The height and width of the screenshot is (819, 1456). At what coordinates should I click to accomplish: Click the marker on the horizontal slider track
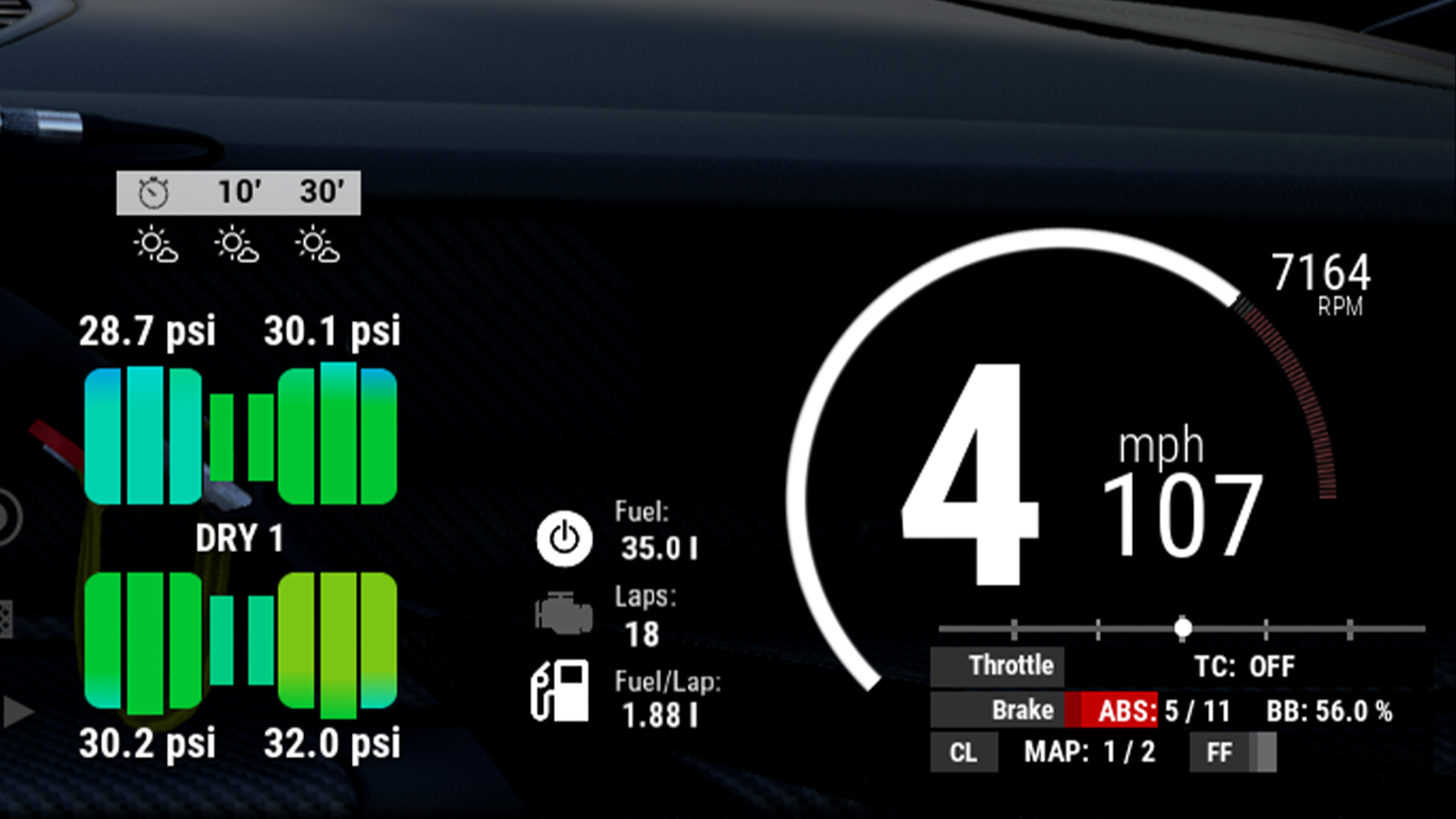pos(1184,626)
